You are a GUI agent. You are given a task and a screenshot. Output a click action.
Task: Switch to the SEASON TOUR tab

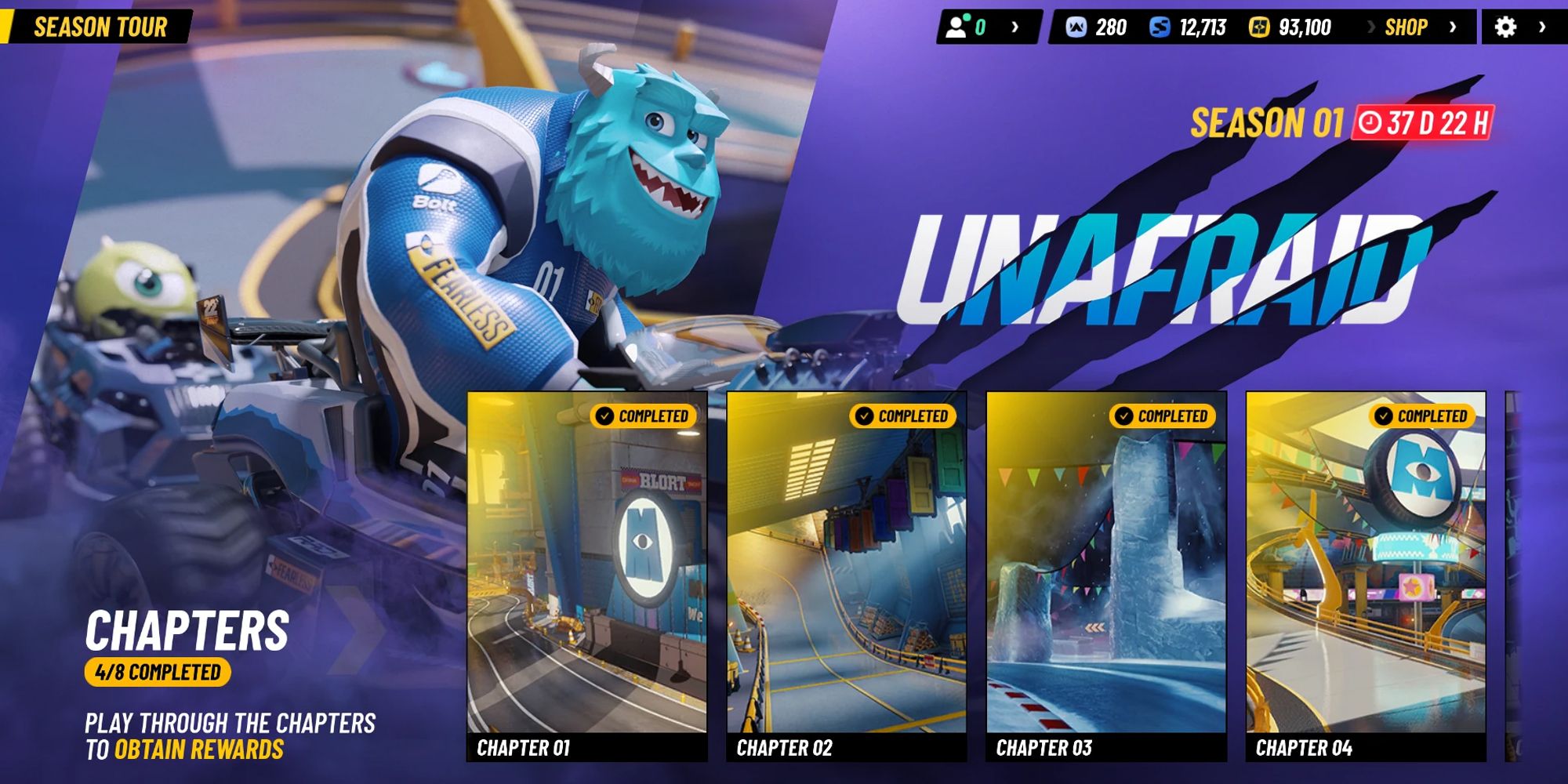(x=102, y=25)
